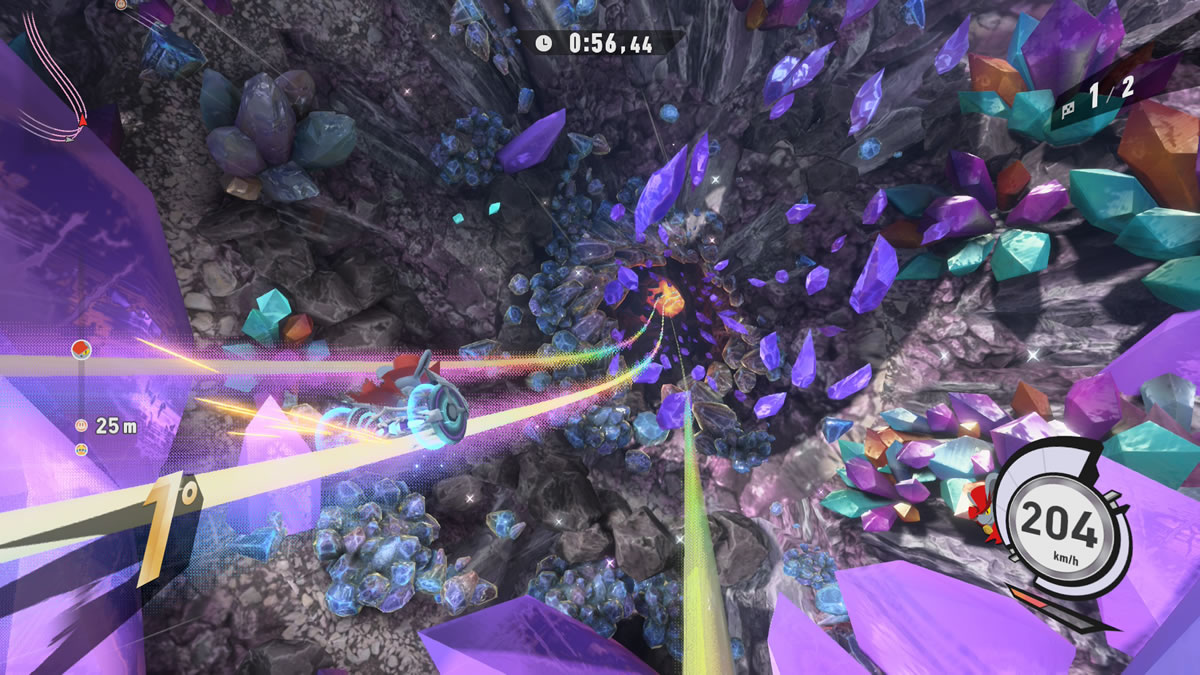Select the red racer marker on the distance tracker
This screenshot has width=1200, height=675.
(81, 349)
